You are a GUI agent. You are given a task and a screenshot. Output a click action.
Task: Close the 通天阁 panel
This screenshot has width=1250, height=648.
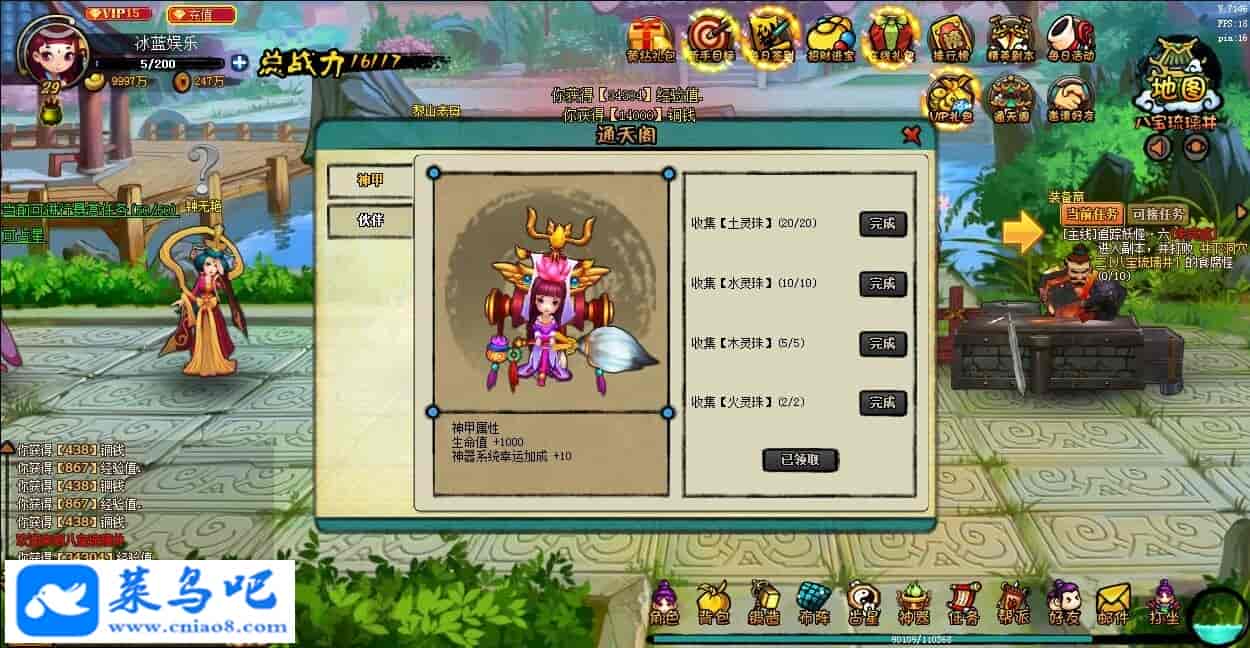point(910,135)
